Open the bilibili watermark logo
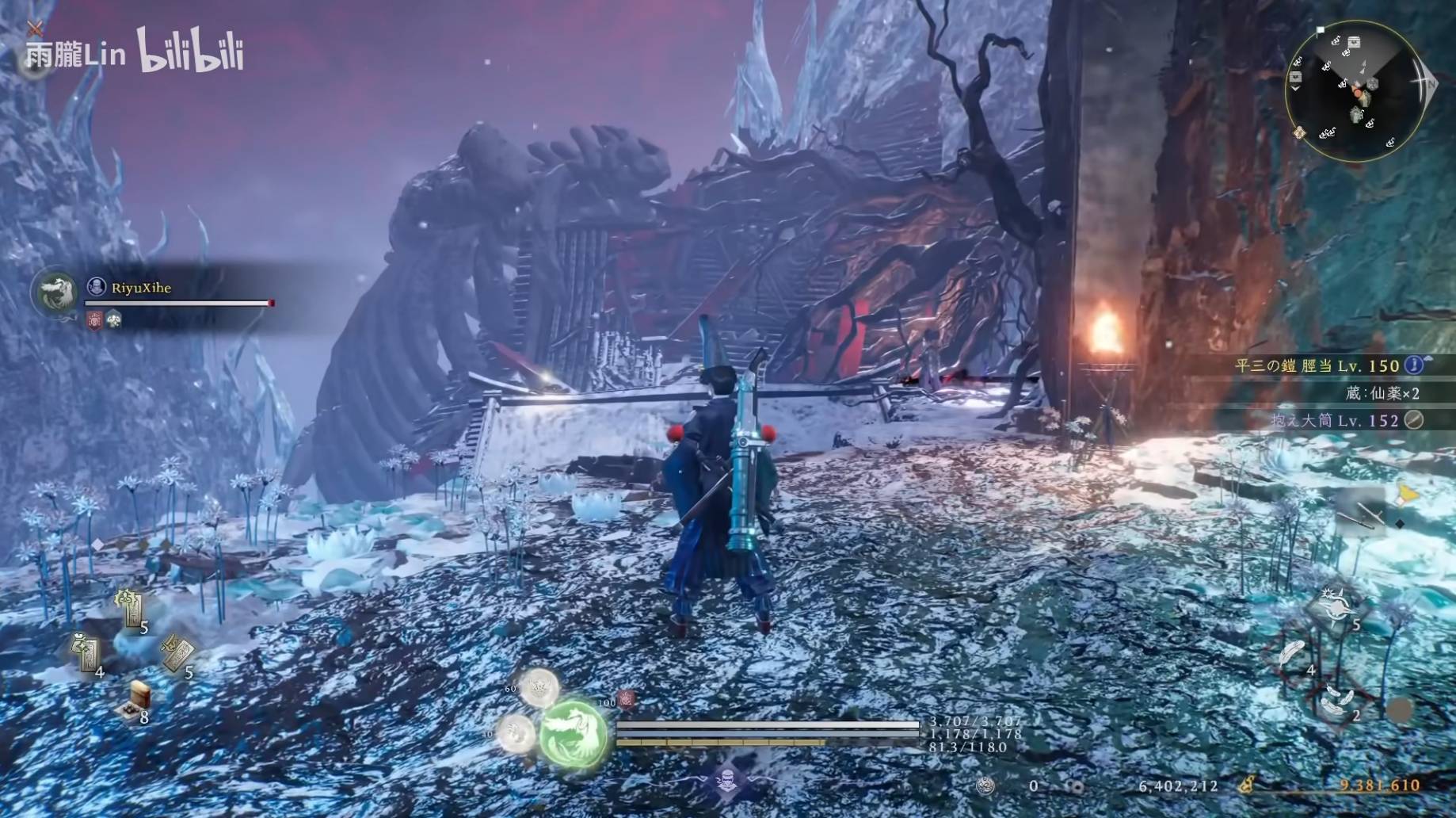Screen dimensions: 1456x818 pyautogui.click(x=190, y=51)
